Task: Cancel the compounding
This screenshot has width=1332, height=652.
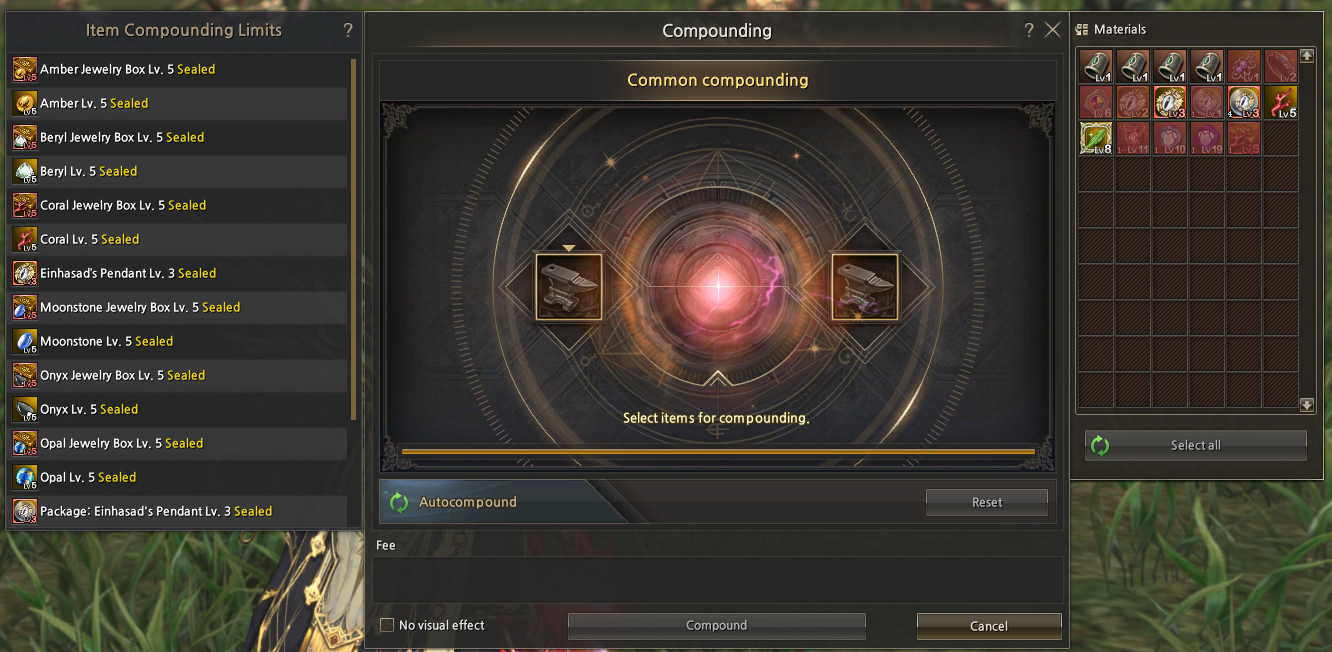Action: point(988,626)
